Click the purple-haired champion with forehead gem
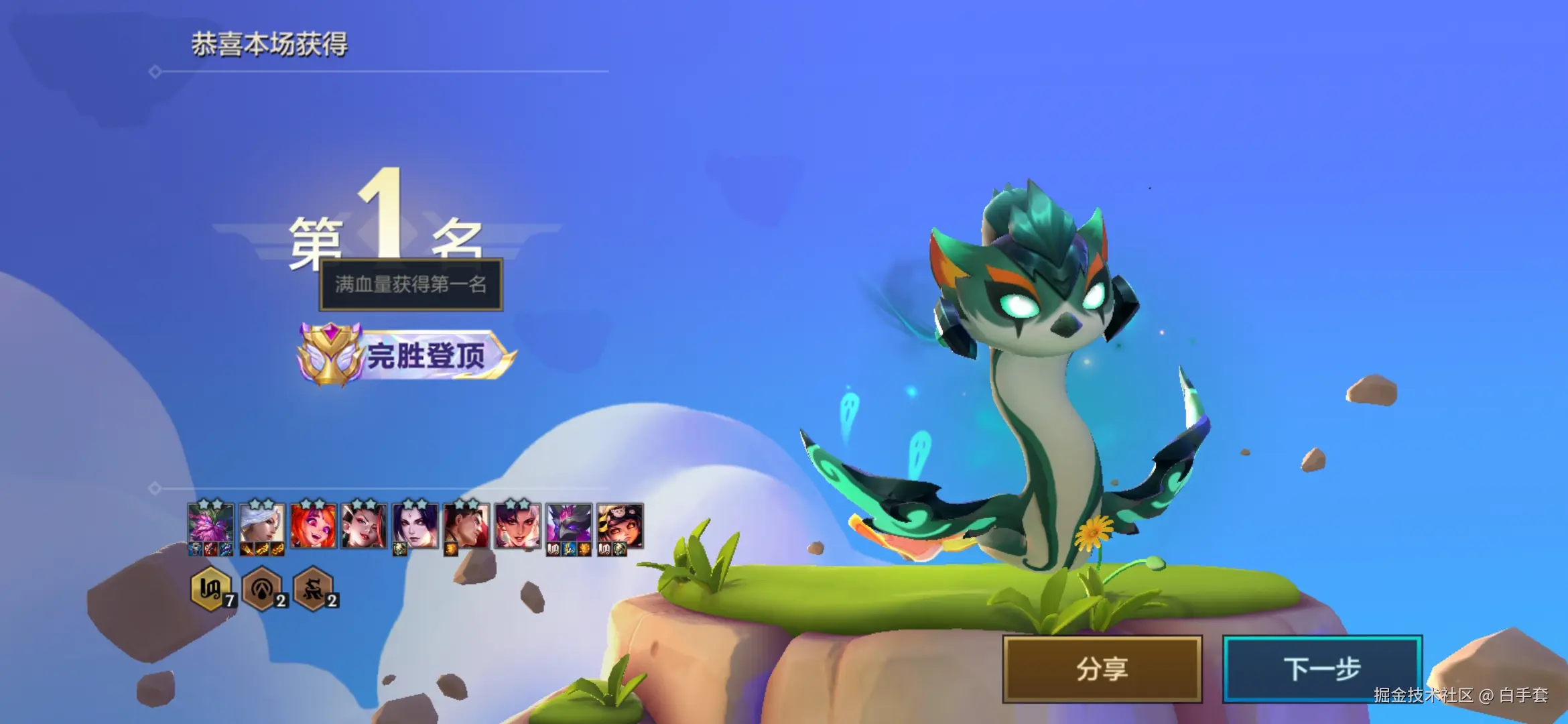The height and width of the screenshot is (724, 1568). 416,524
